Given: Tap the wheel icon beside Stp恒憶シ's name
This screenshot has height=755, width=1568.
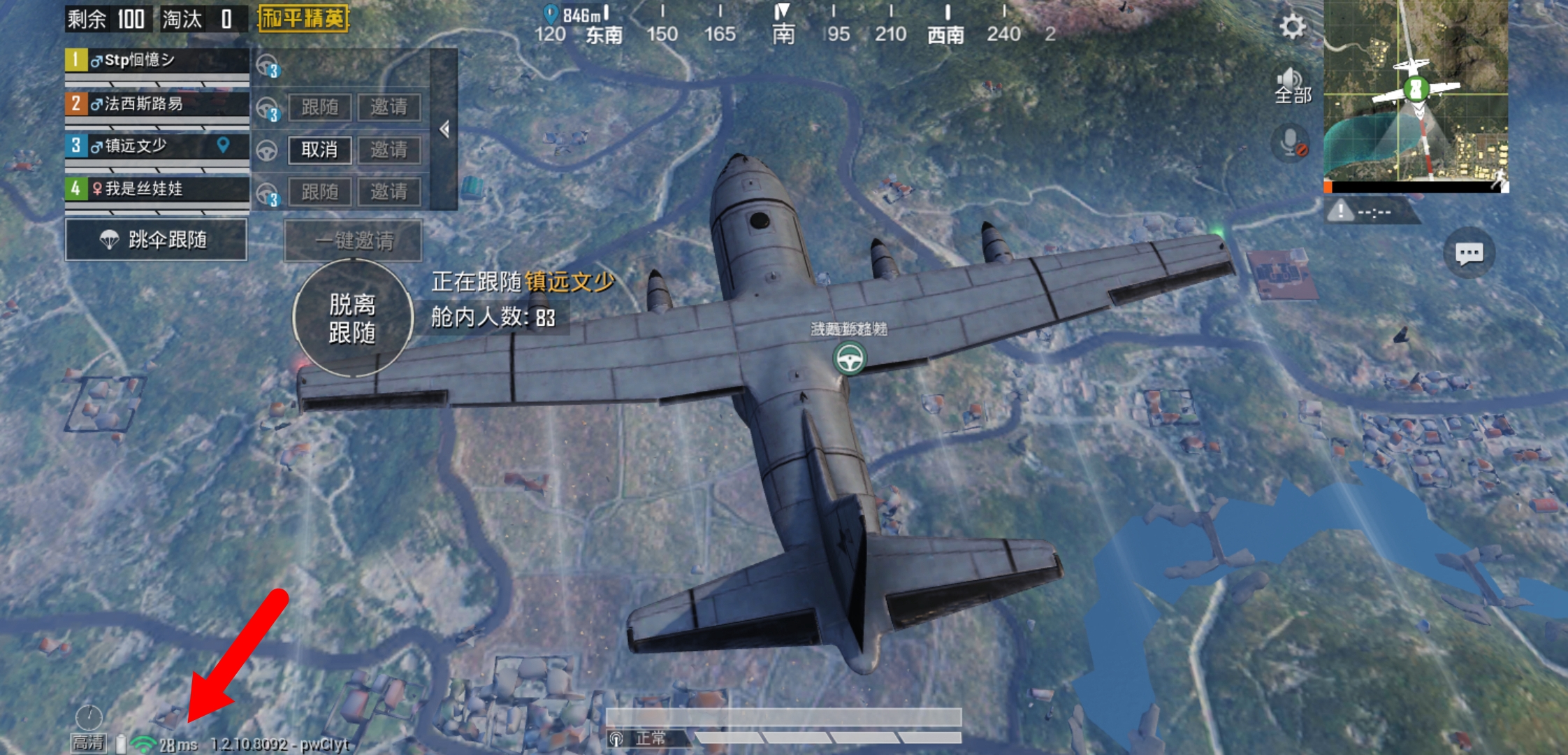Looking at the screenshot, I should point(266,64).
